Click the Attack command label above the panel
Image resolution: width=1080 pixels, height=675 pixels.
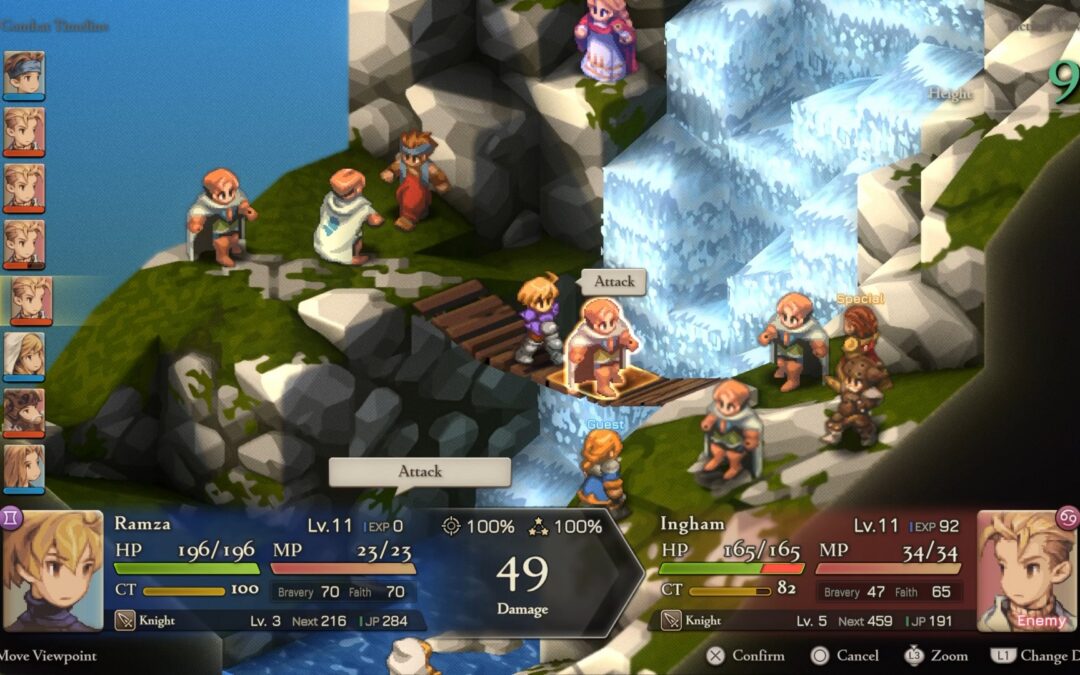(x=420, y=472)
